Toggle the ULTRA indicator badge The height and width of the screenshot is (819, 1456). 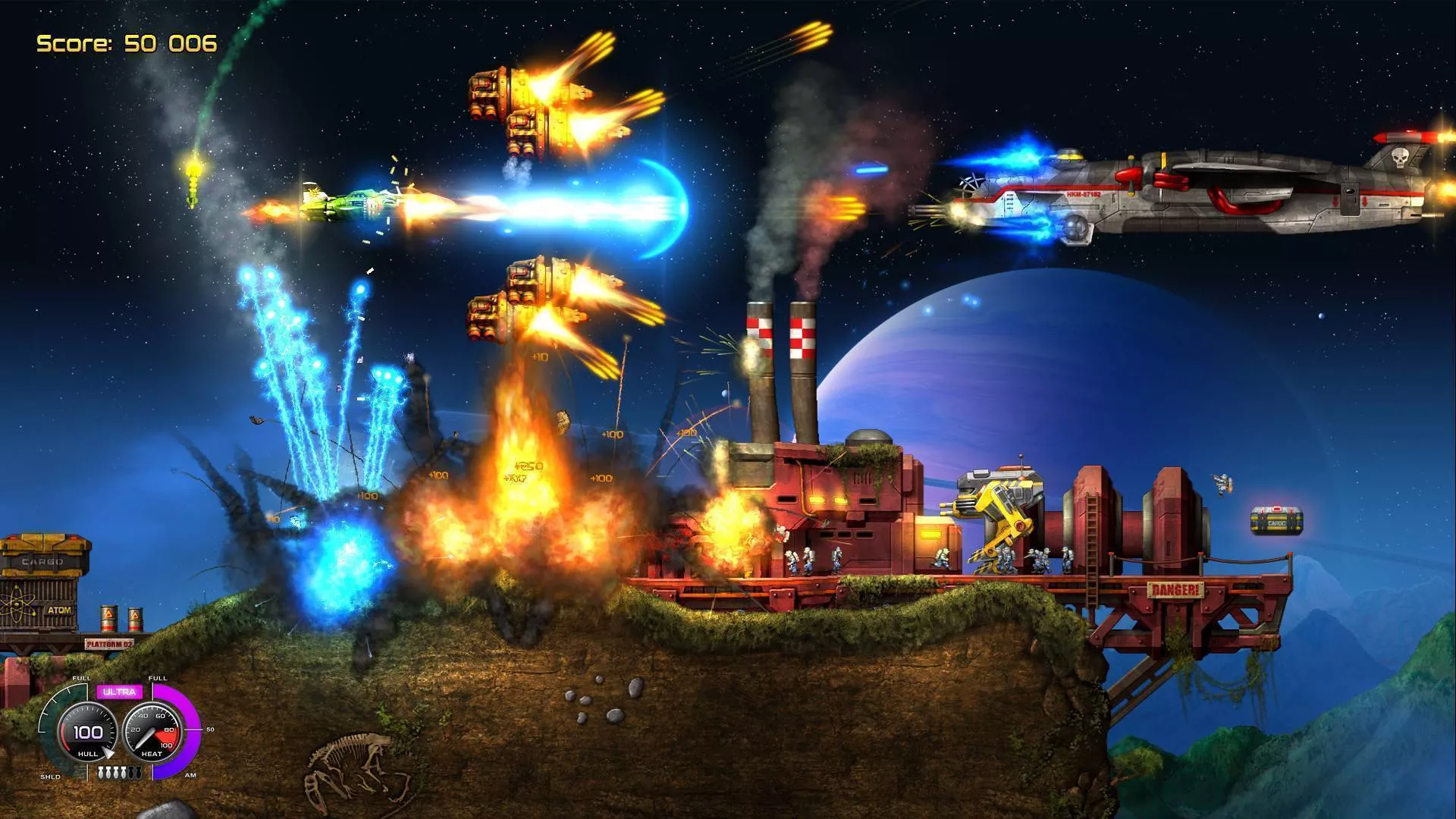pos(120,692)
